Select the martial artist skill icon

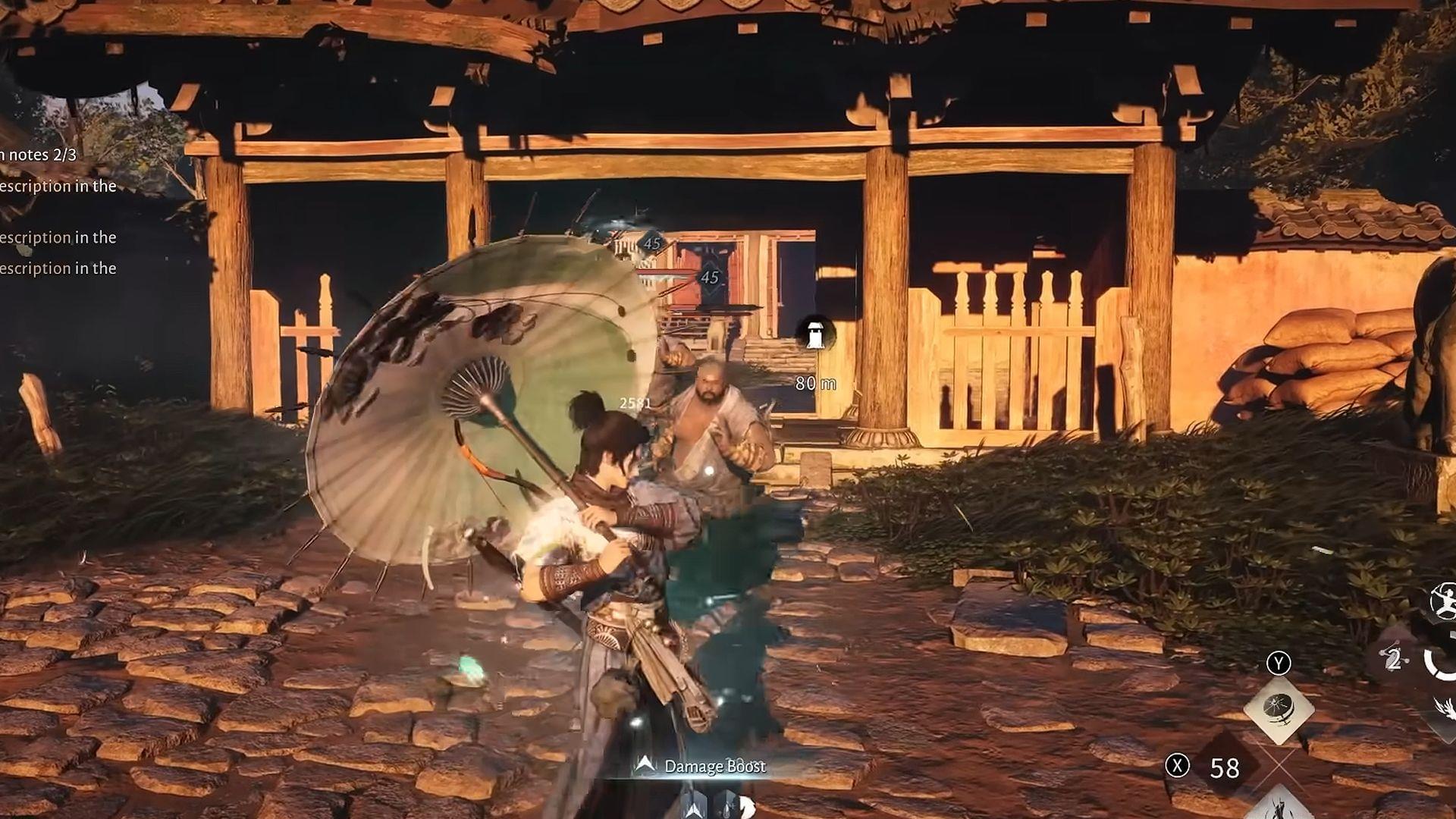point(1444,601)
